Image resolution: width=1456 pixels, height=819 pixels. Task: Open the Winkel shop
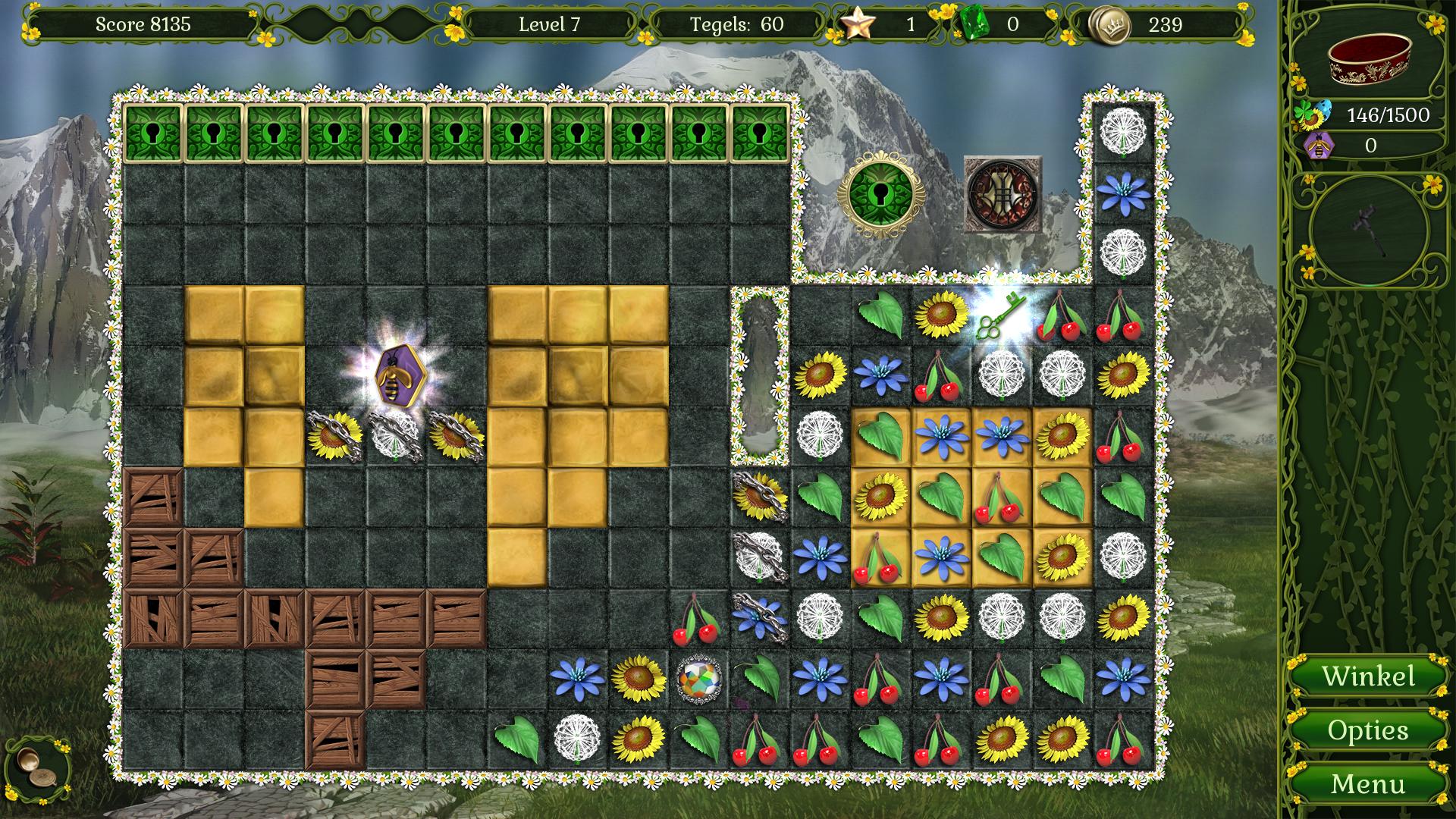(x=1368, y=676)
